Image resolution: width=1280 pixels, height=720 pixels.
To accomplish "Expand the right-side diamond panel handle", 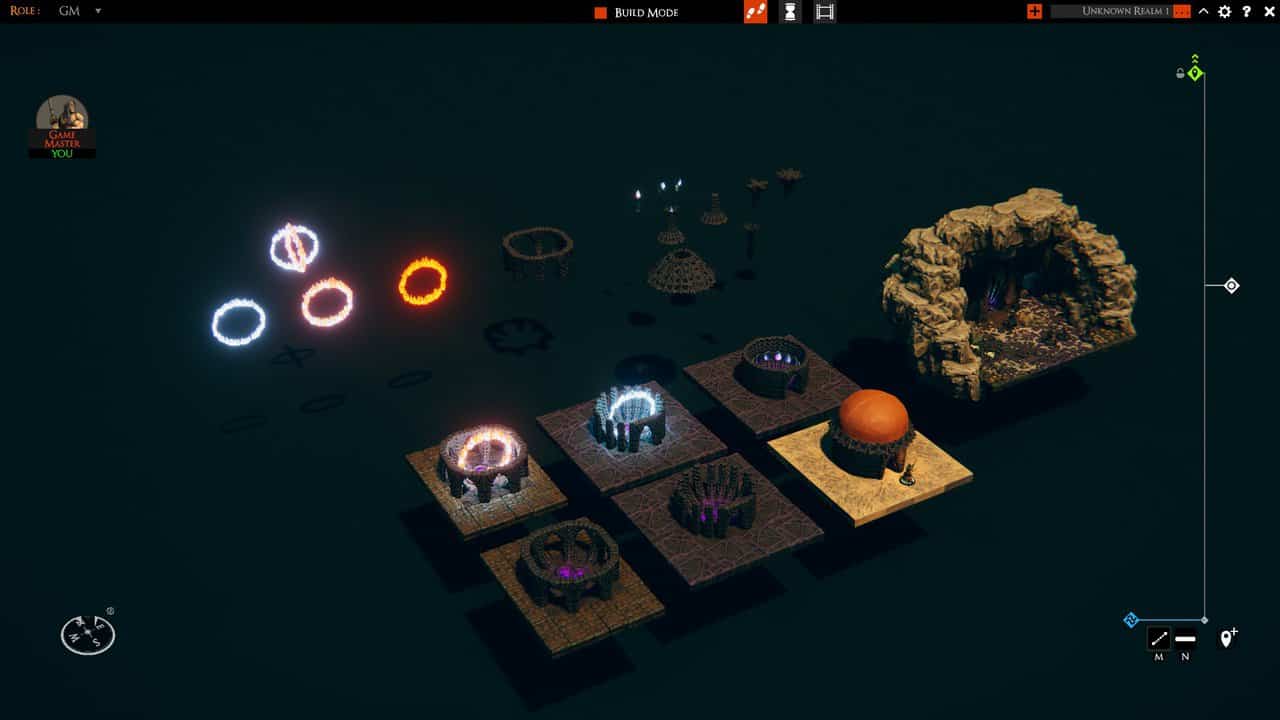I will [1230, 286].
